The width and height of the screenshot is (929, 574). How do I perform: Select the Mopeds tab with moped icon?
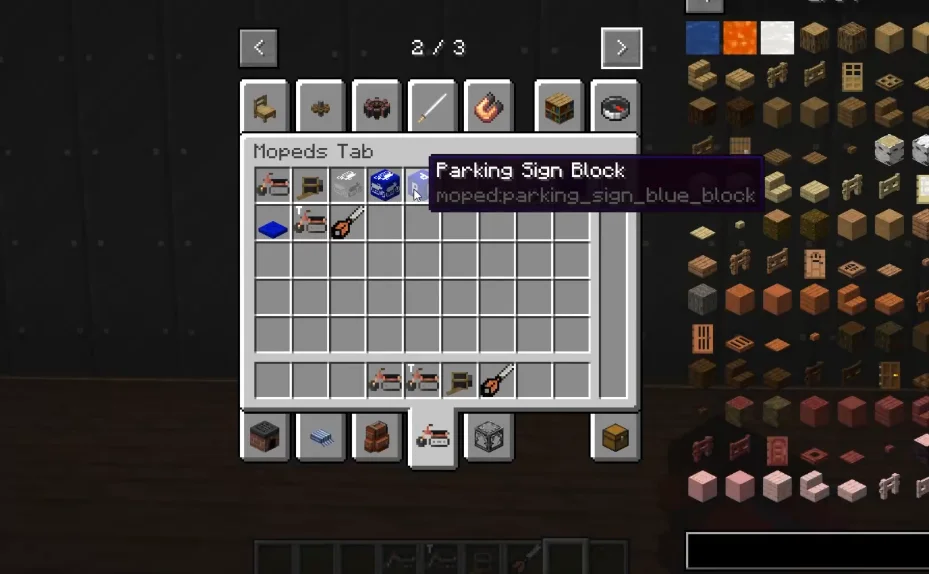[433, 437]
